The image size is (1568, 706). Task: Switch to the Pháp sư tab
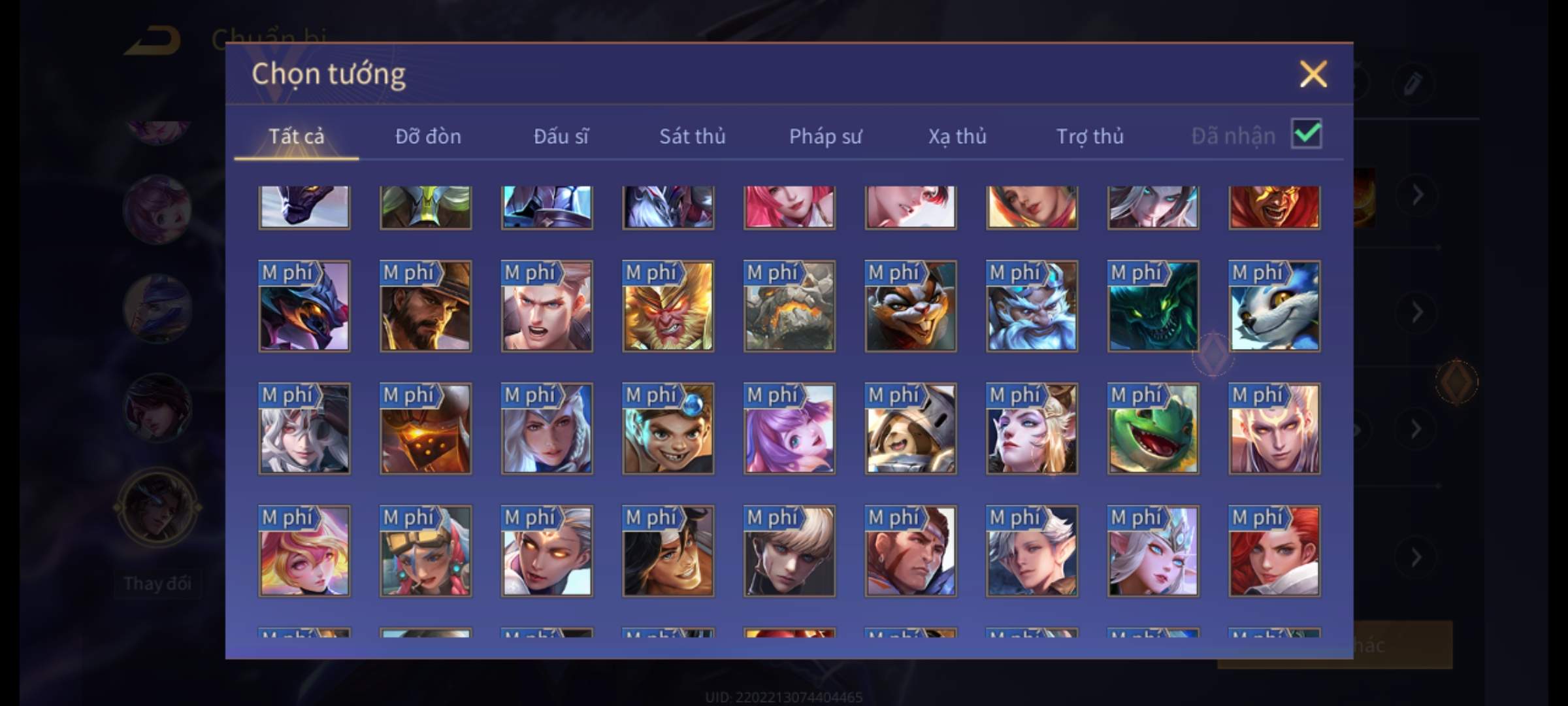point(825,136)
